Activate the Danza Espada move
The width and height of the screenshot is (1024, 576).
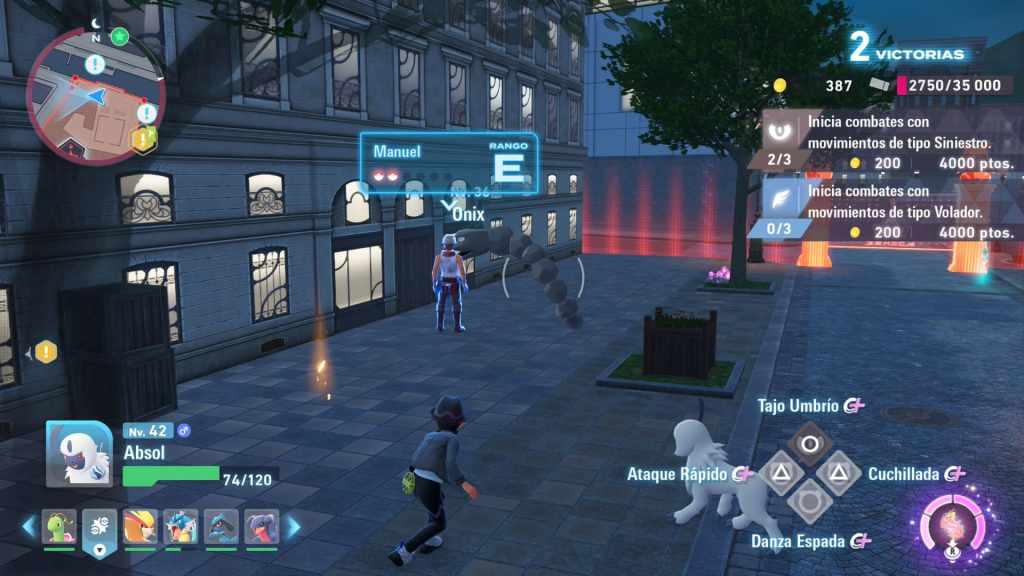[810, 502]
